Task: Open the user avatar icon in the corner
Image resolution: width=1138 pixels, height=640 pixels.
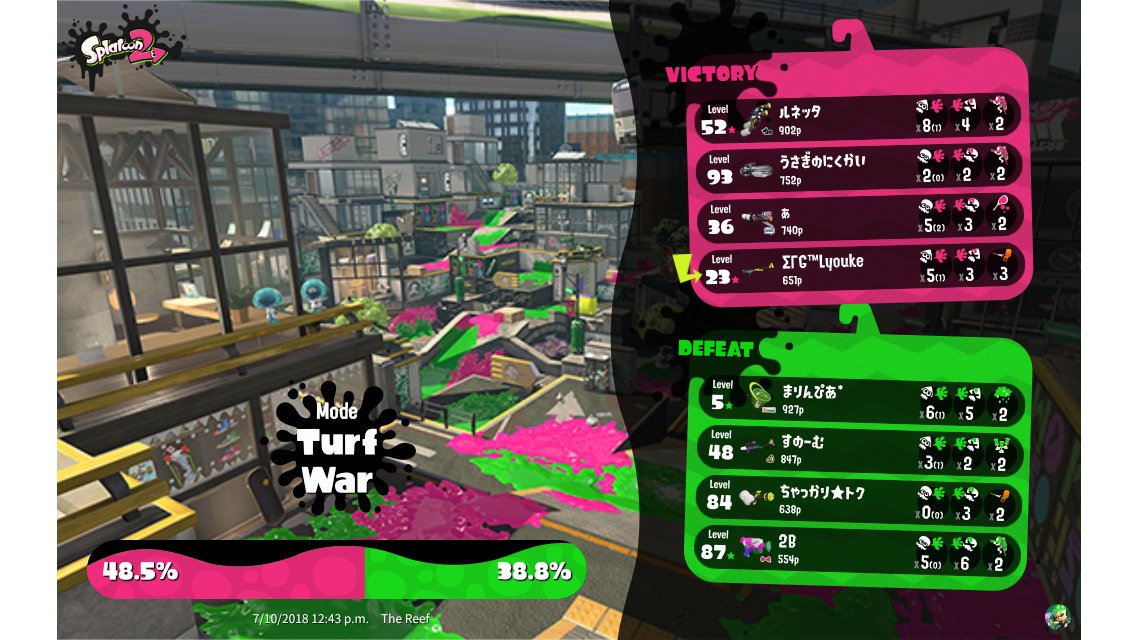Action: click(x=1057, y=616)
